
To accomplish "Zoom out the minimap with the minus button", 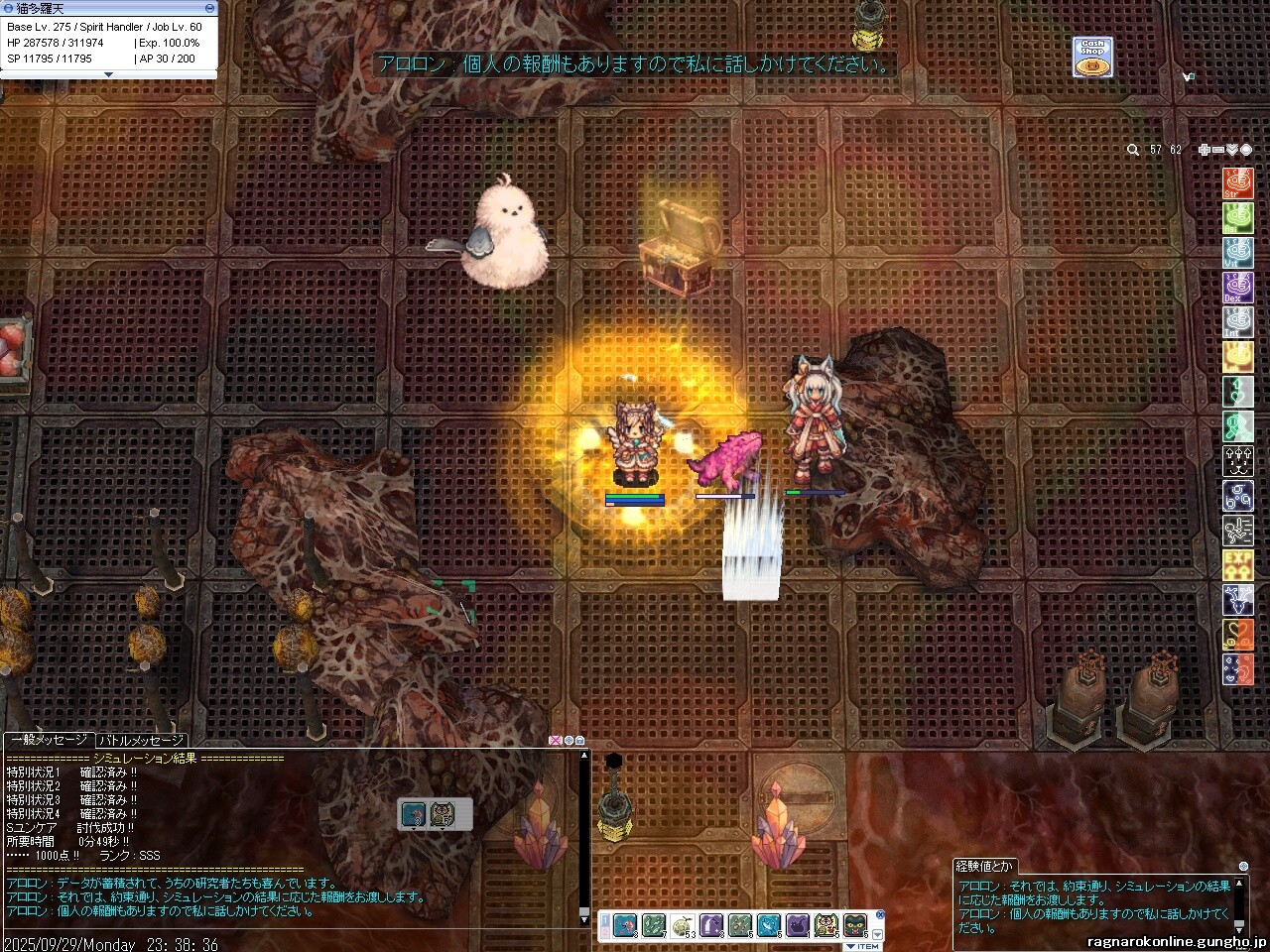I will [x=1218, y=150].
